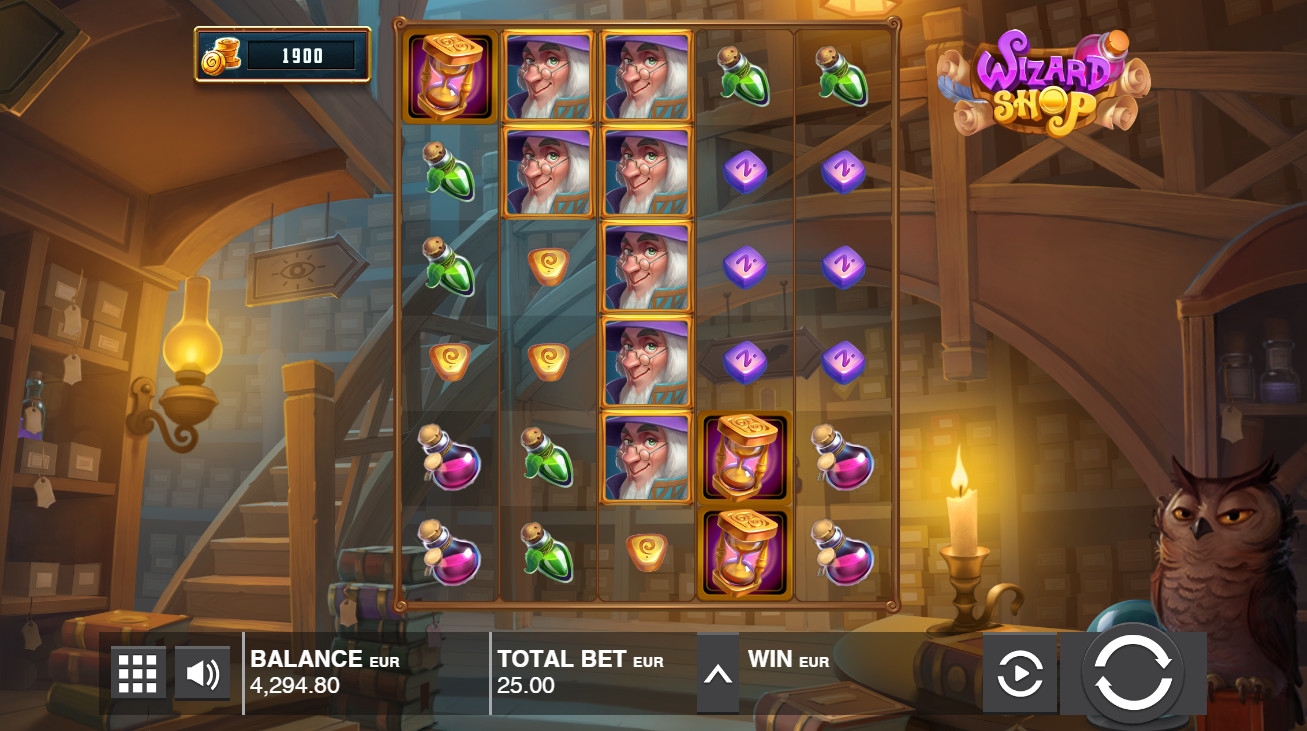Open the autoplay options
This screenshot has height=731, width=1307.
click(1019, 674)
